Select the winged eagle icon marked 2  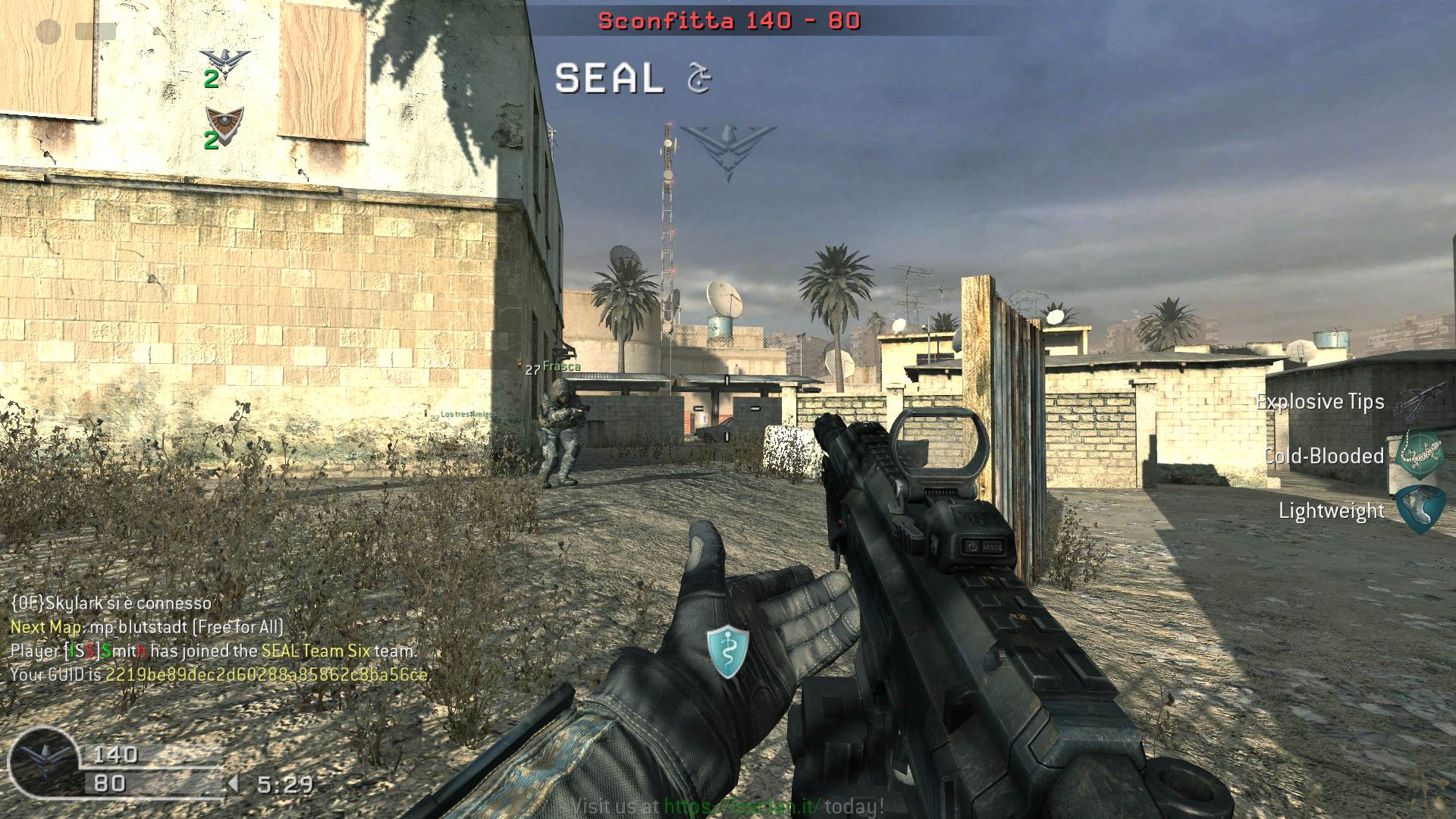click(224, 64)
